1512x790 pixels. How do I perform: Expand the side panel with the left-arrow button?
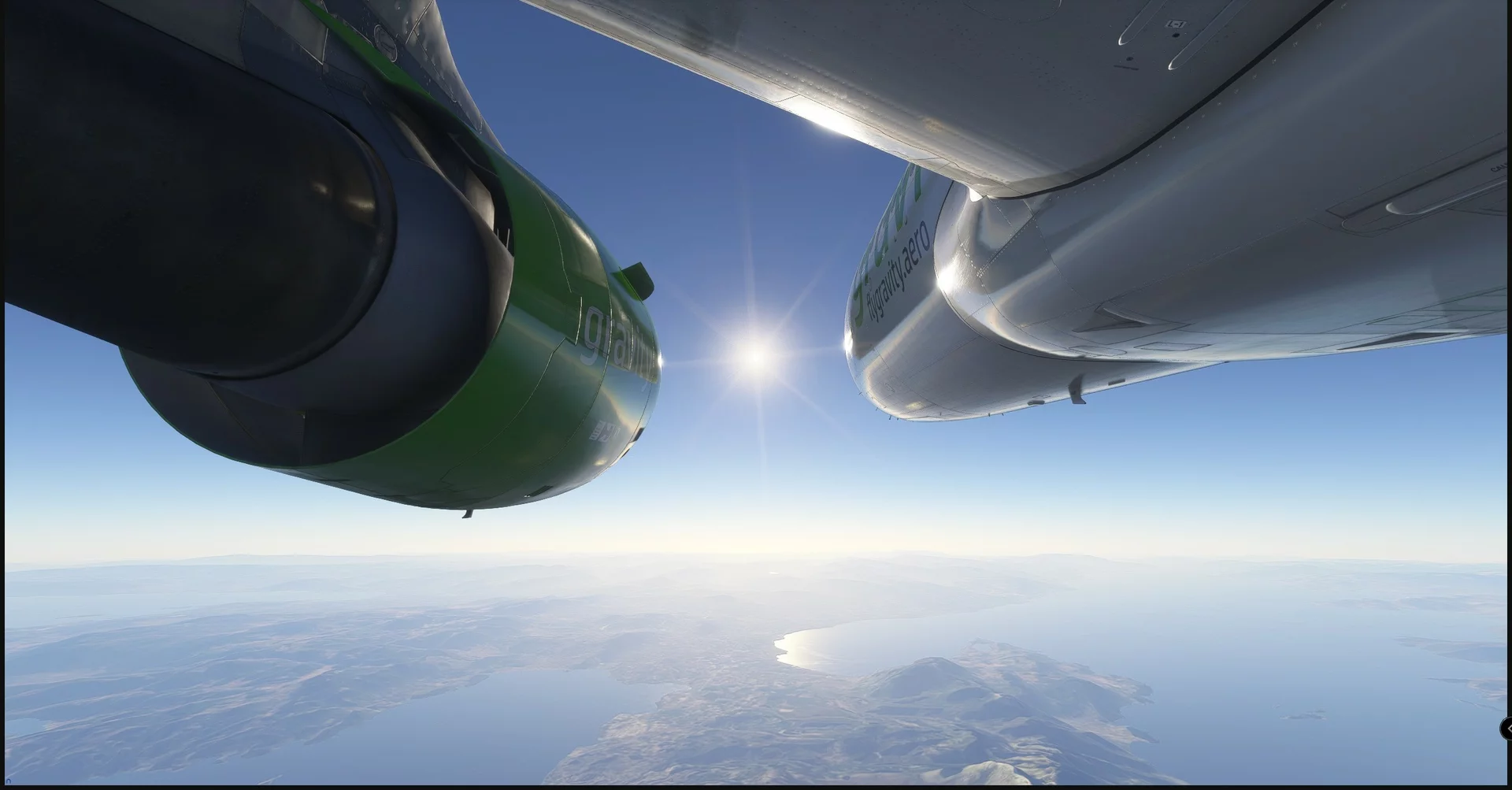coord(1506,729)
